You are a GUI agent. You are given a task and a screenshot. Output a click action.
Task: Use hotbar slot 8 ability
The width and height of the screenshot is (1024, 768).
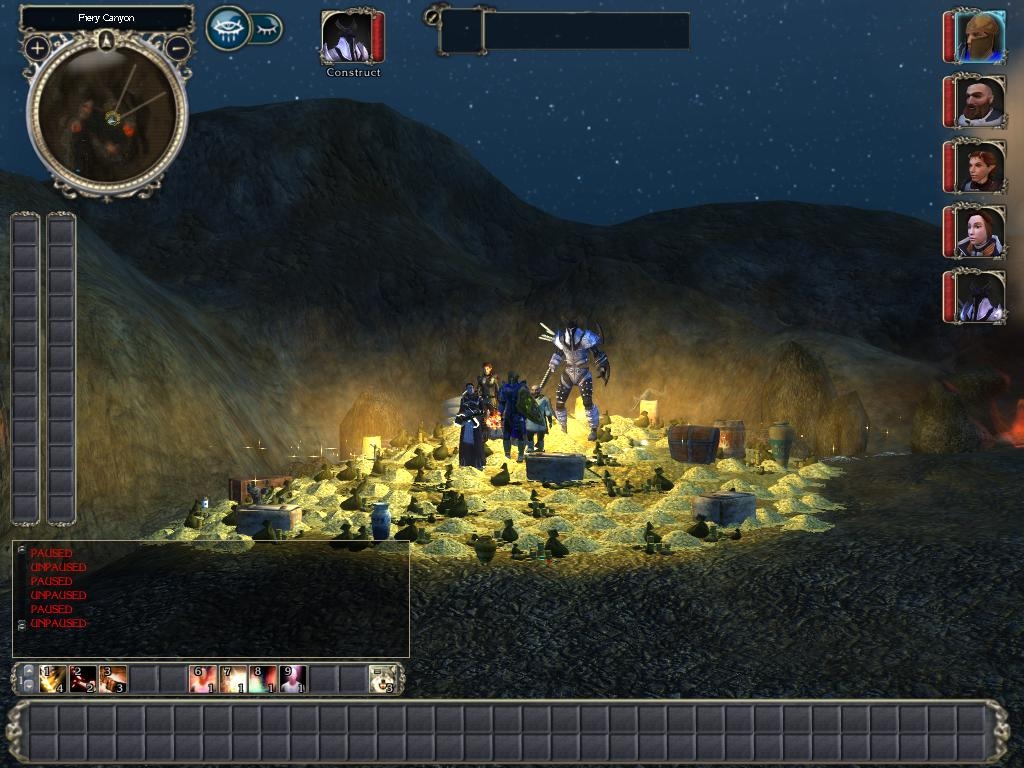263,679
